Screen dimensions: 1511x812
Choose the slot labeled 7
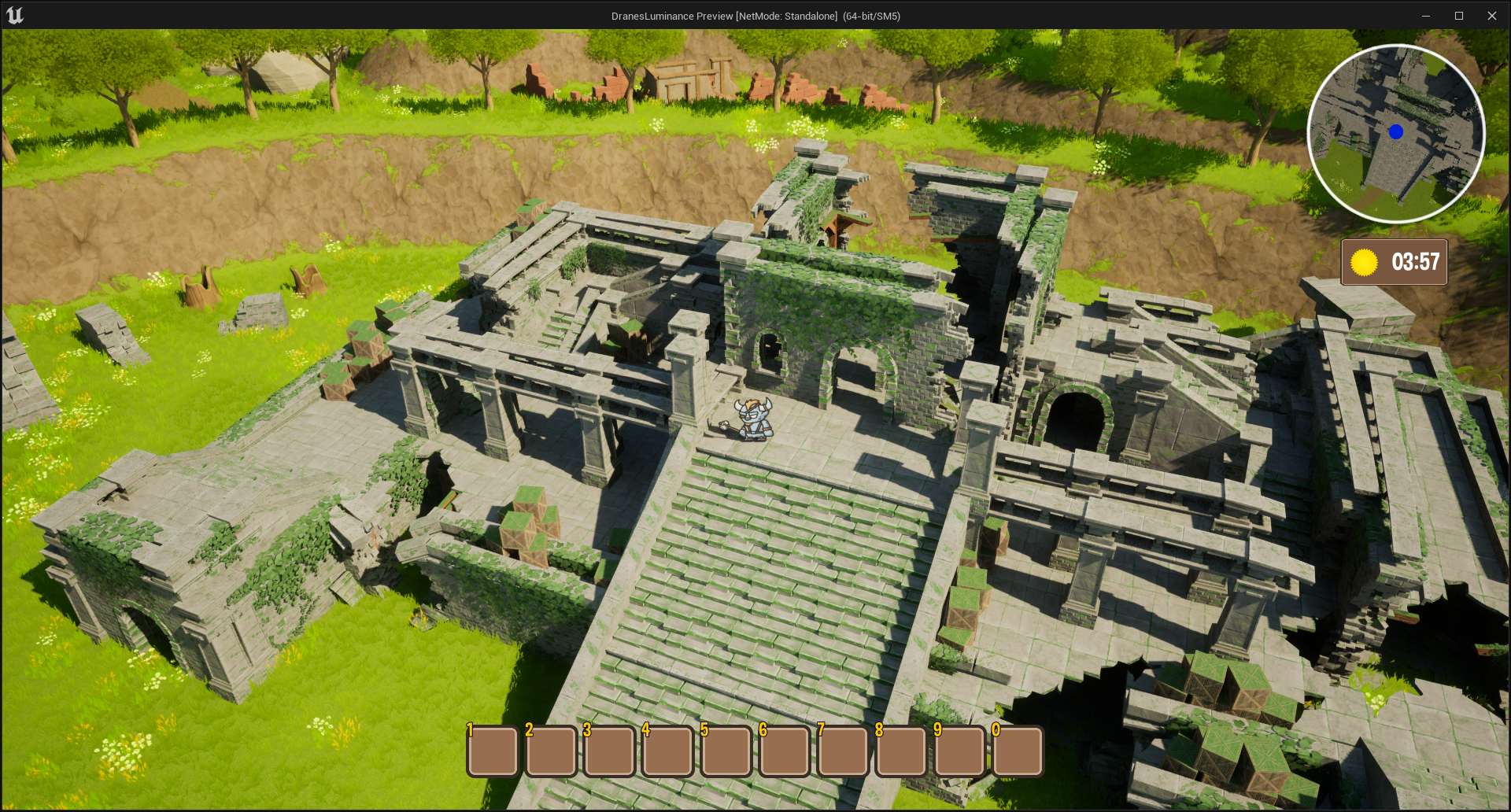tap(842, 751)
